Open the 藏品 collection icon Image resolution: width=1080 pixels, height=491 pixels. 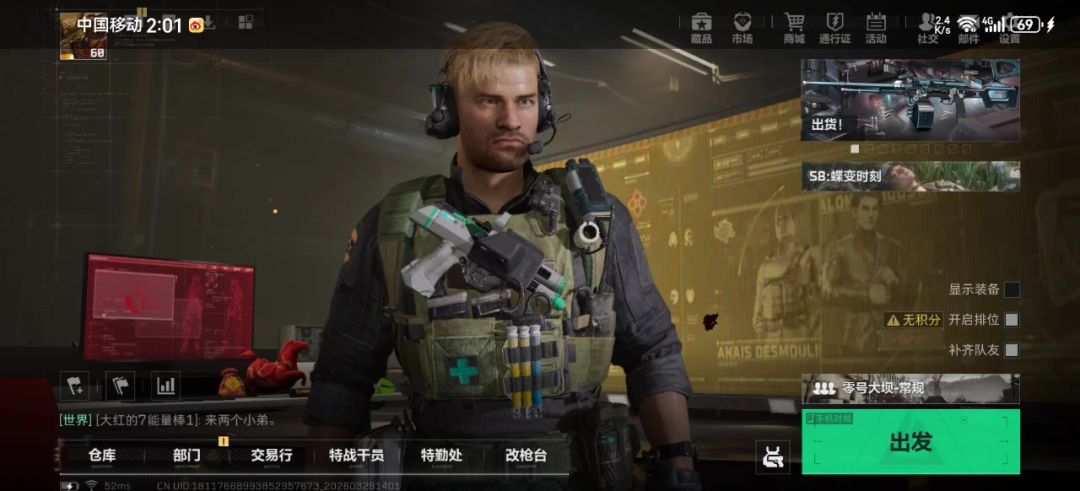(701, 27)
